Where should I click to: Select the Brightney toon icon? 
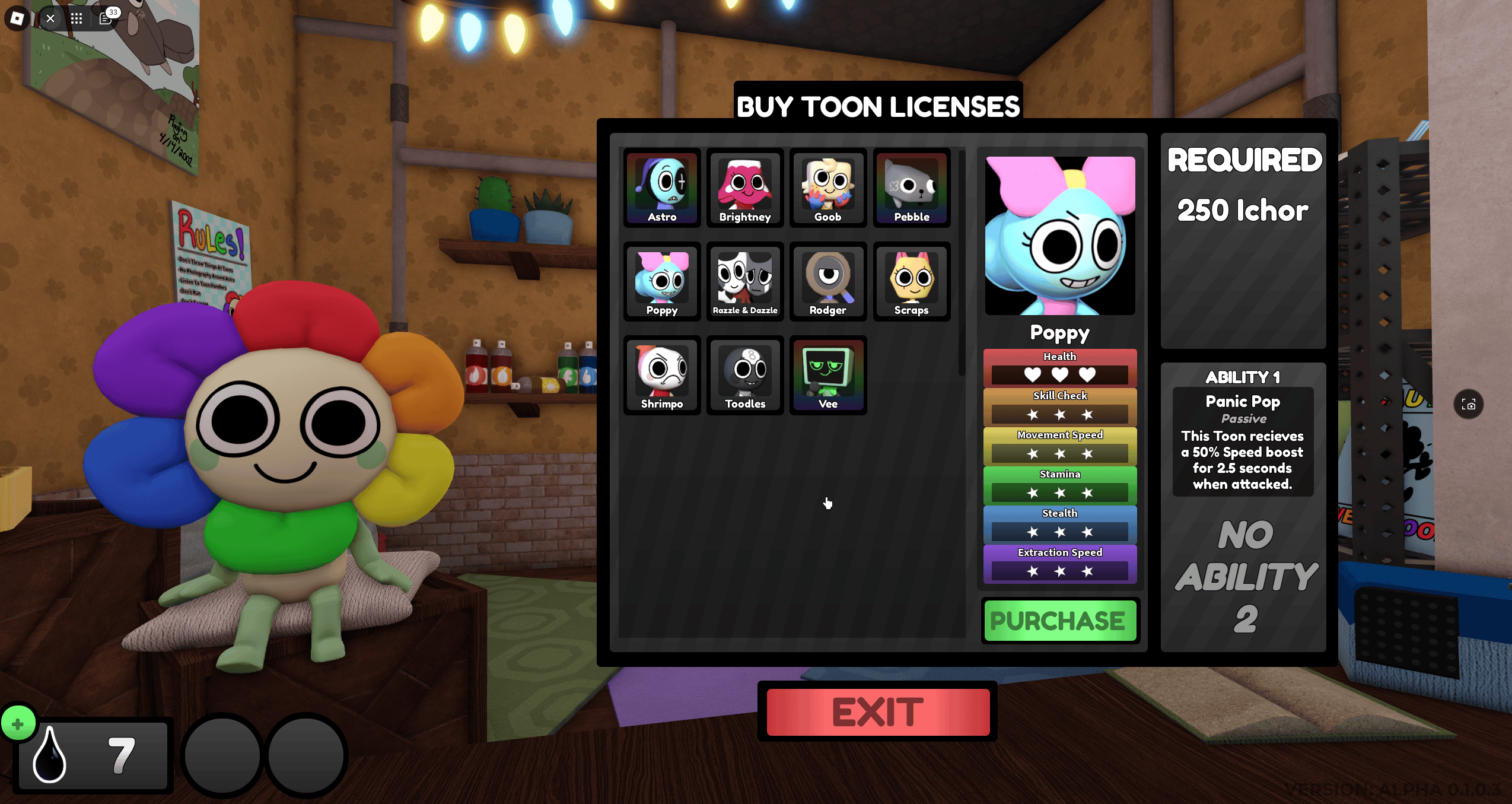pos(744,188)
